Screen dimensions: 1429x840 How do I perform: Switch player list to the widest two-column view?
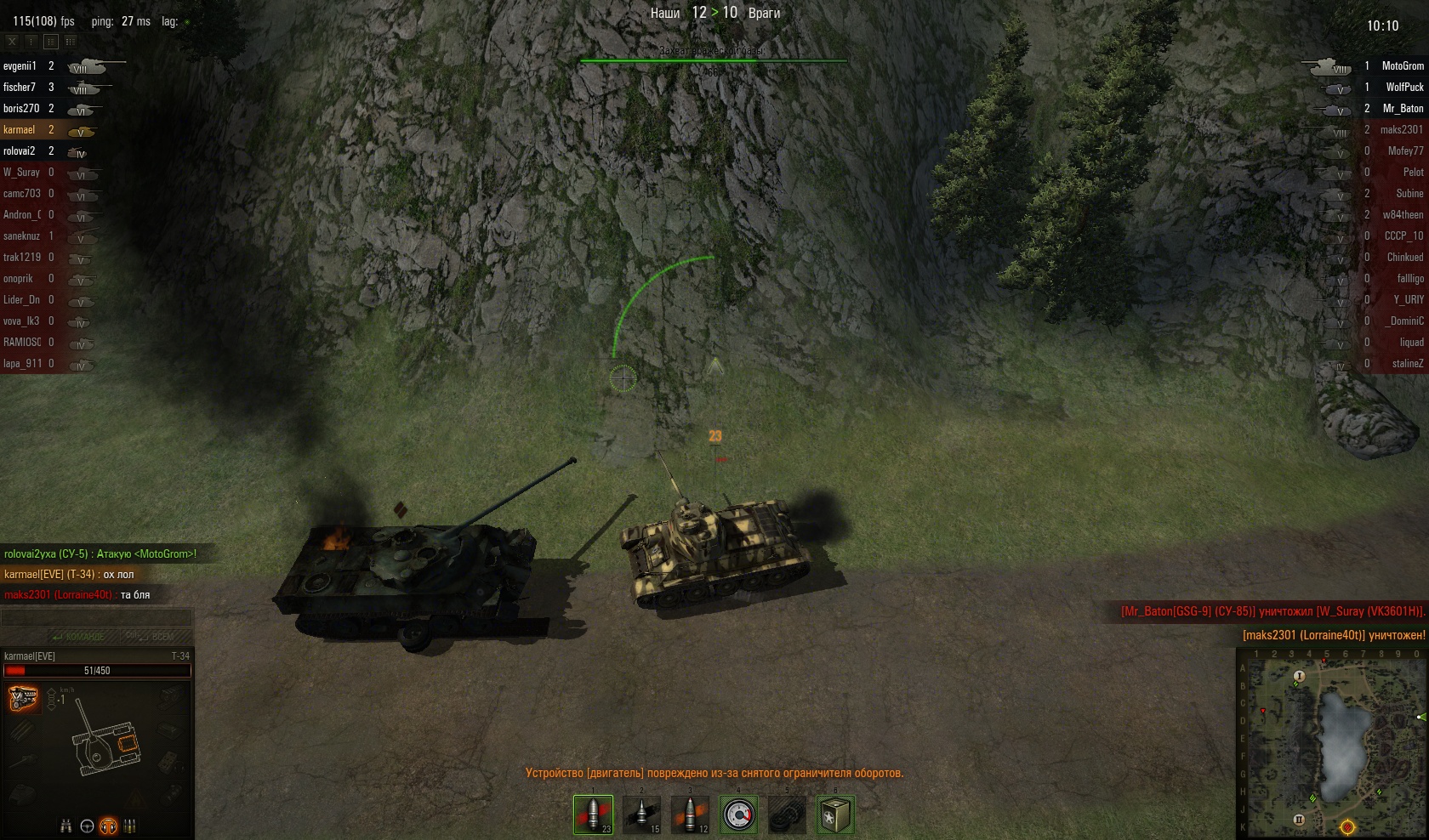point(71,41)
